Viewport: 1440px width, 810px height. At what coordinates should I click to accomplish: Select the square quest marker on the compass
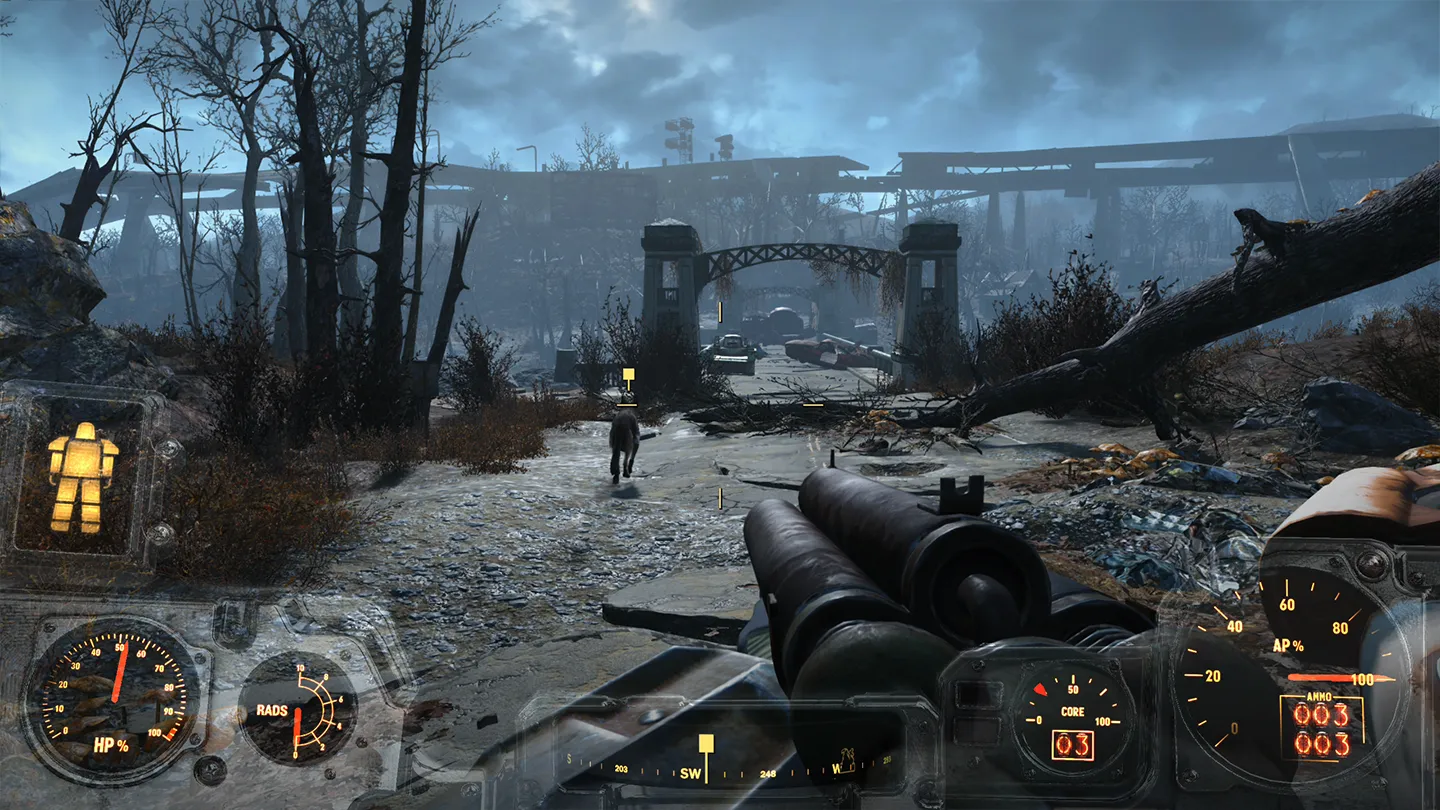coord(706,743)
